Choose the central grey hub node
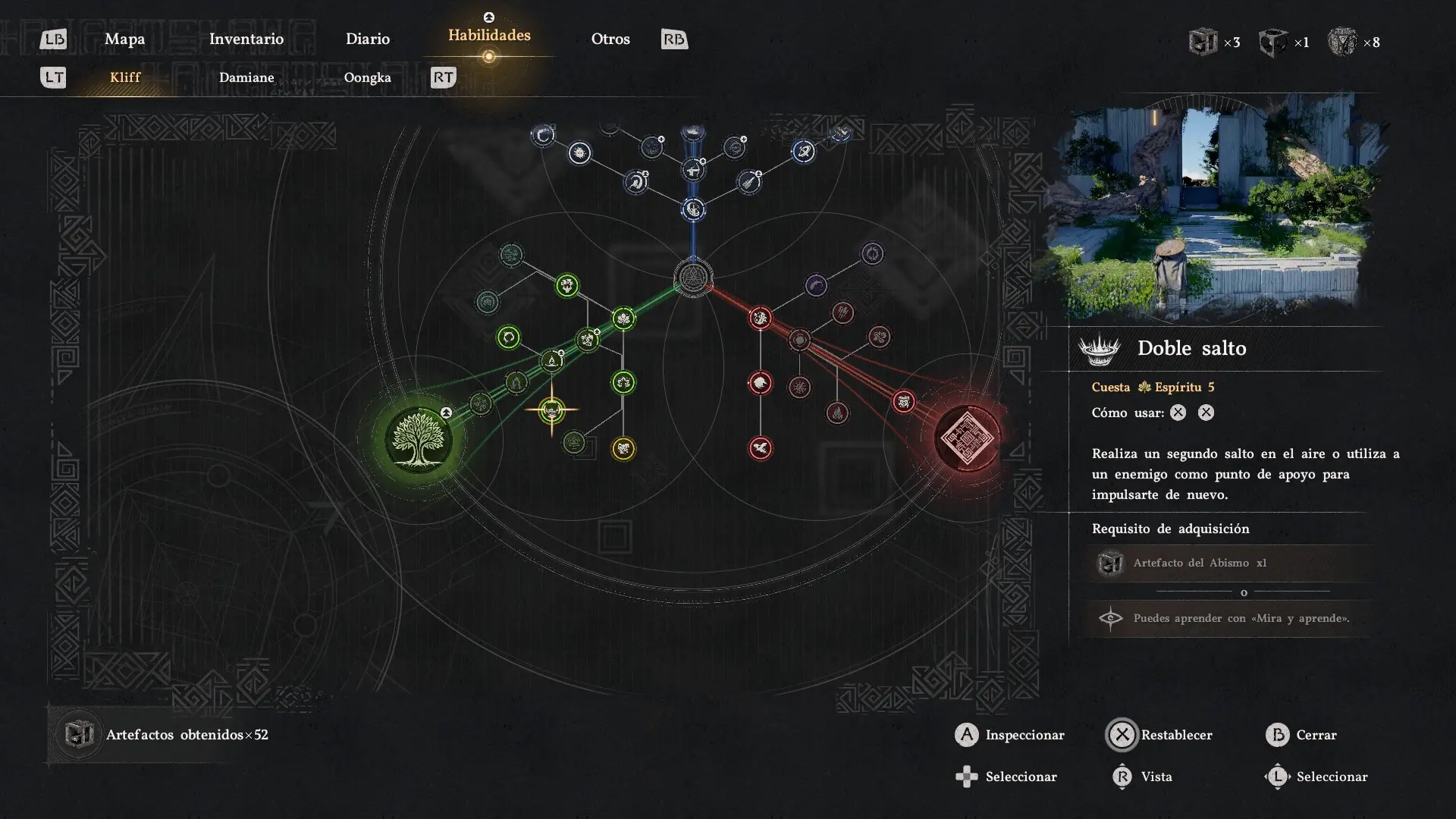Screen dimensions: 1456x819 pos(693,278)
